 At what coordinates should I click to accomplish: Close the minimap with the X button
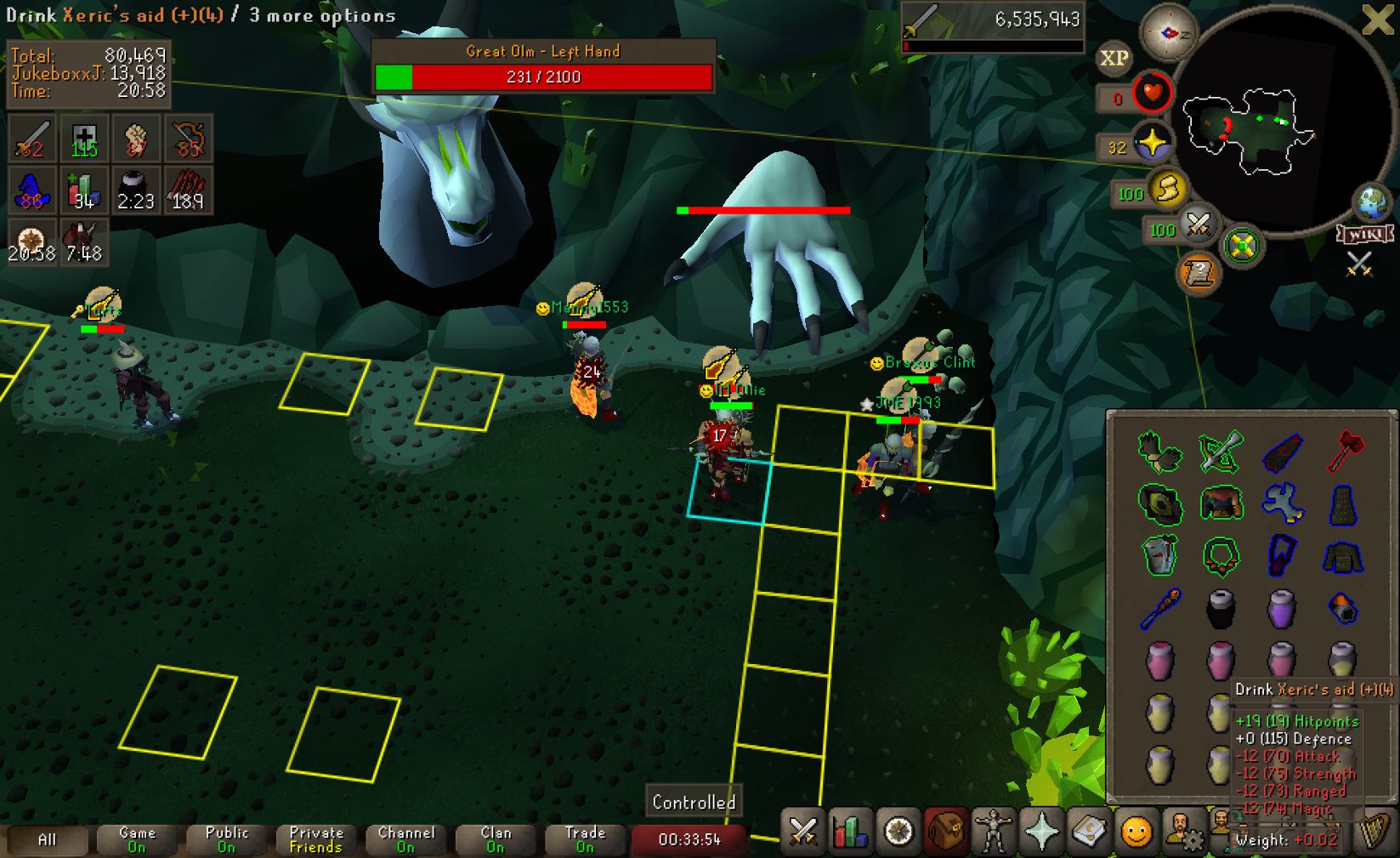[x=1377, y=19]
